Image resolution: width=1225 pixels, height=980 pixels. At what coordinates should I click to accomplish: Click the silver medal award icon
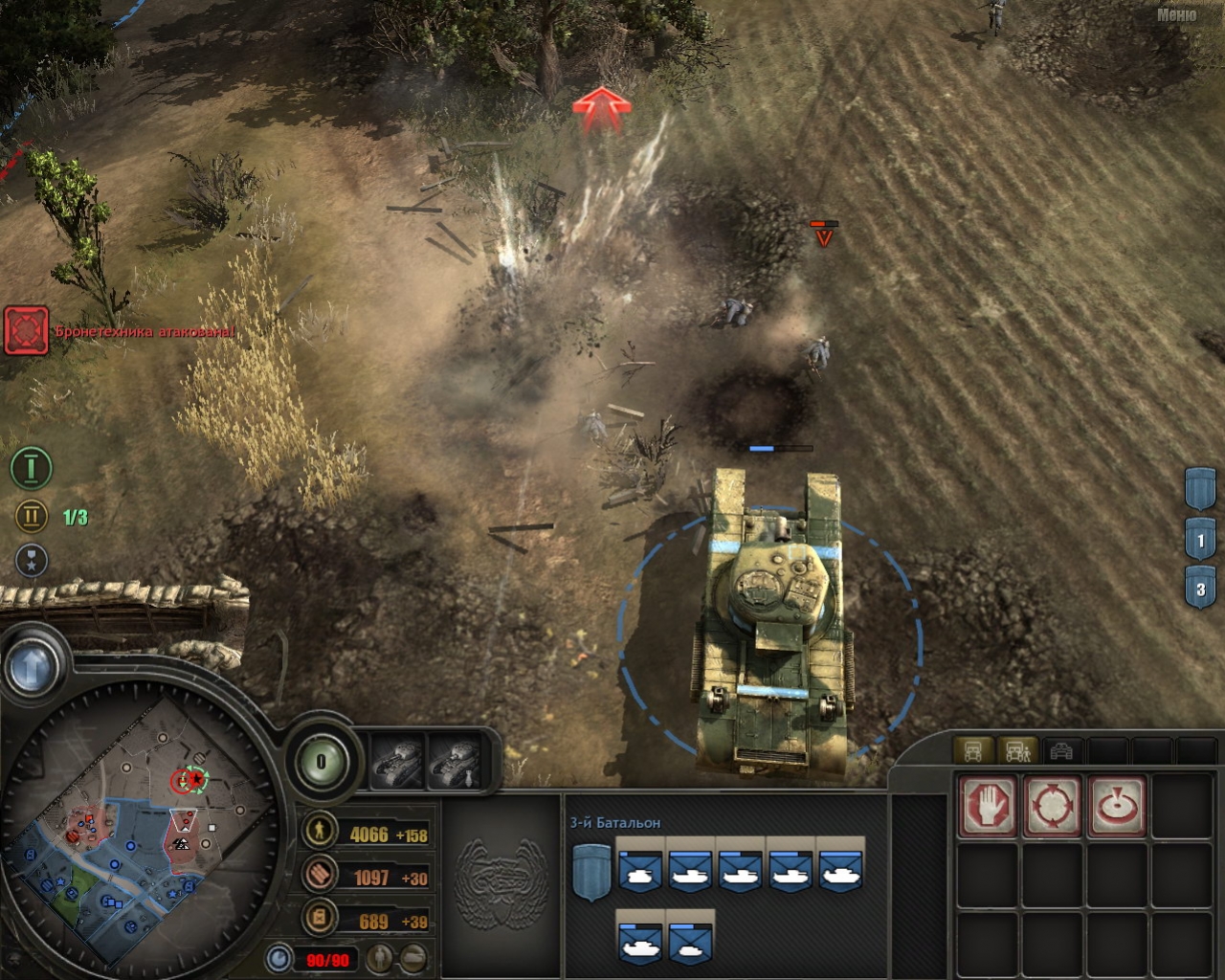click(32, 563)
